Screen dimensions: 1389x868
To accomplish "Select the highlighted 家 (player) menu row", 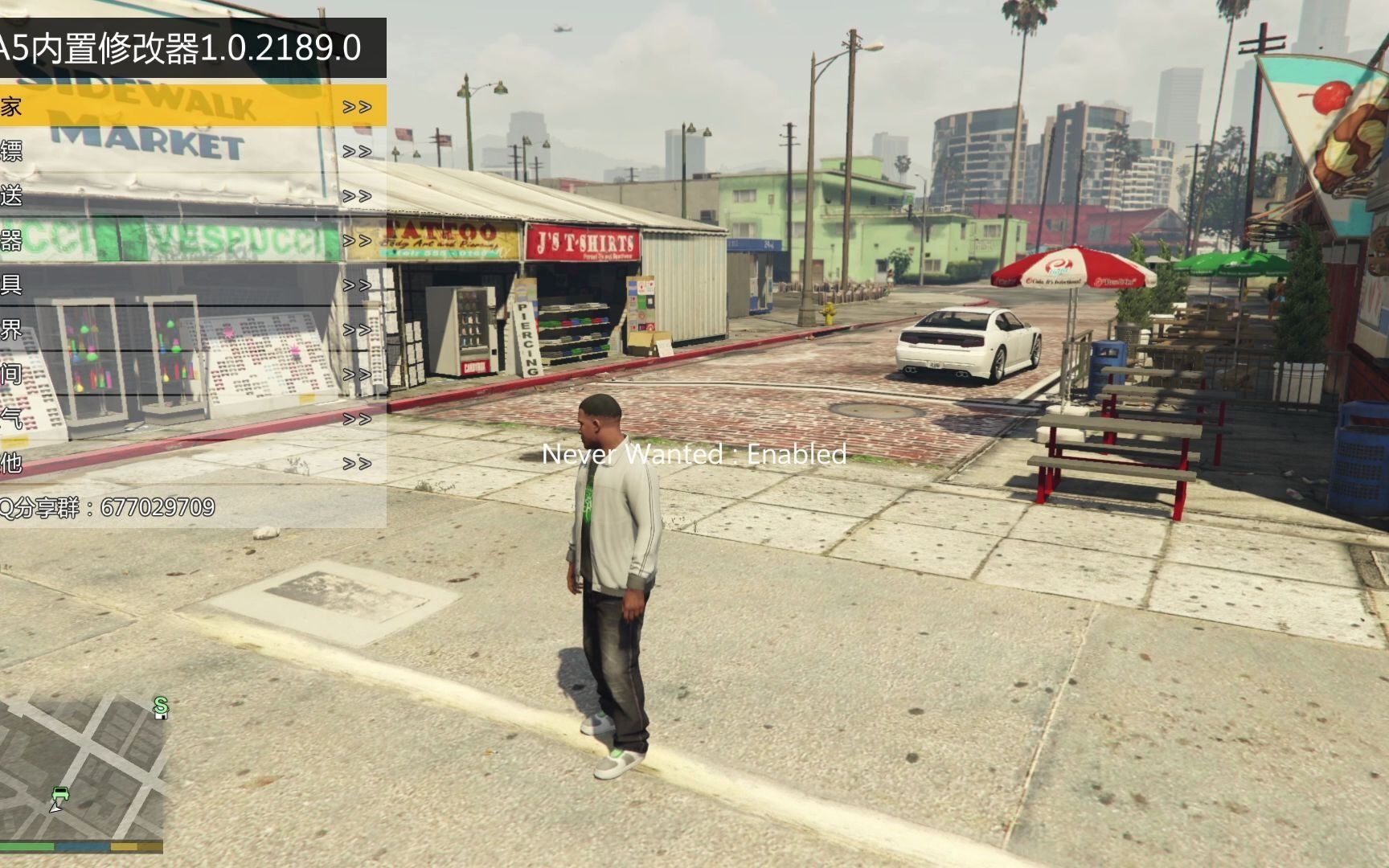I will click(x=193, y=106).
